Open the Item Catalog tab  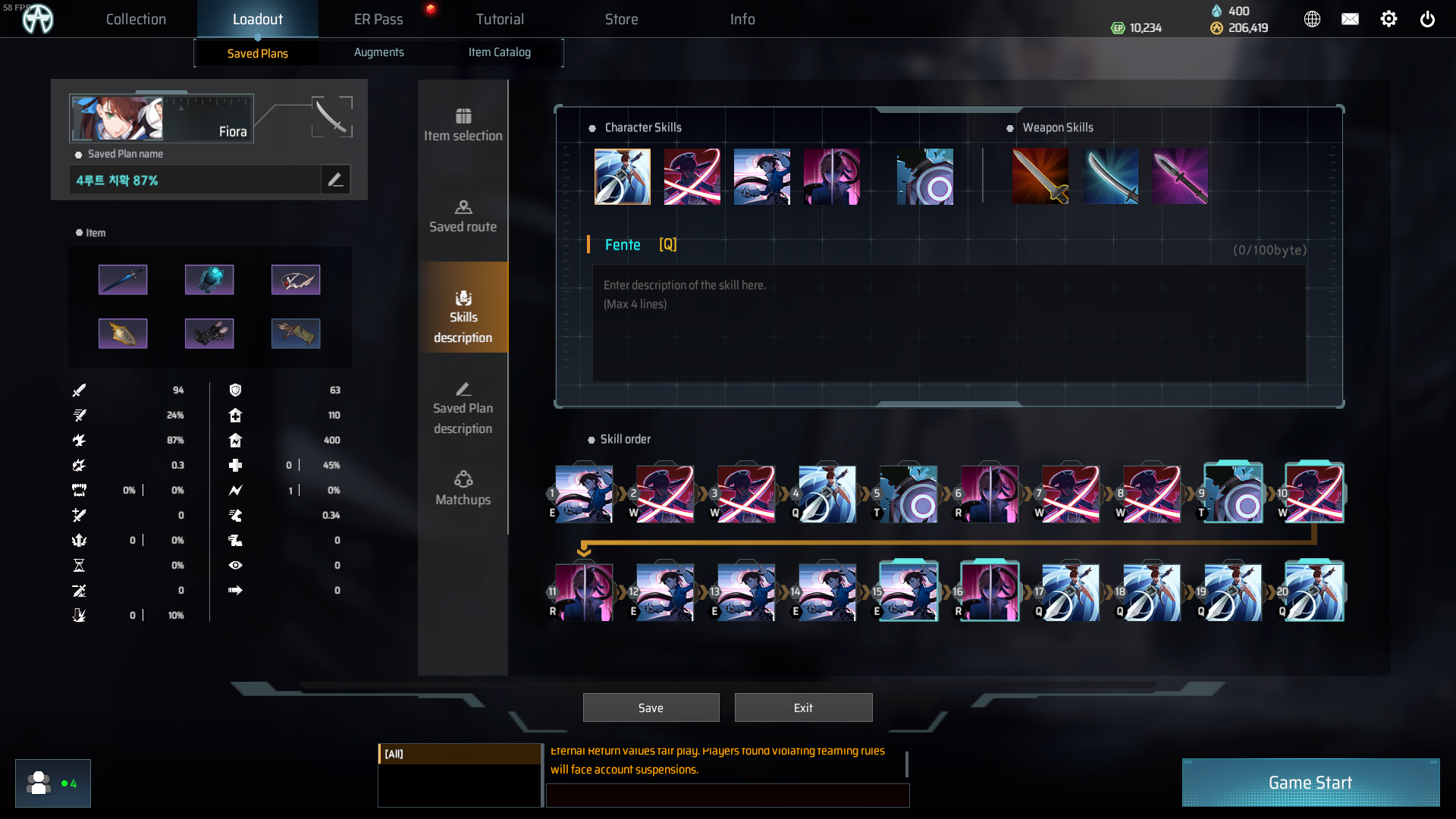(499, 52)
